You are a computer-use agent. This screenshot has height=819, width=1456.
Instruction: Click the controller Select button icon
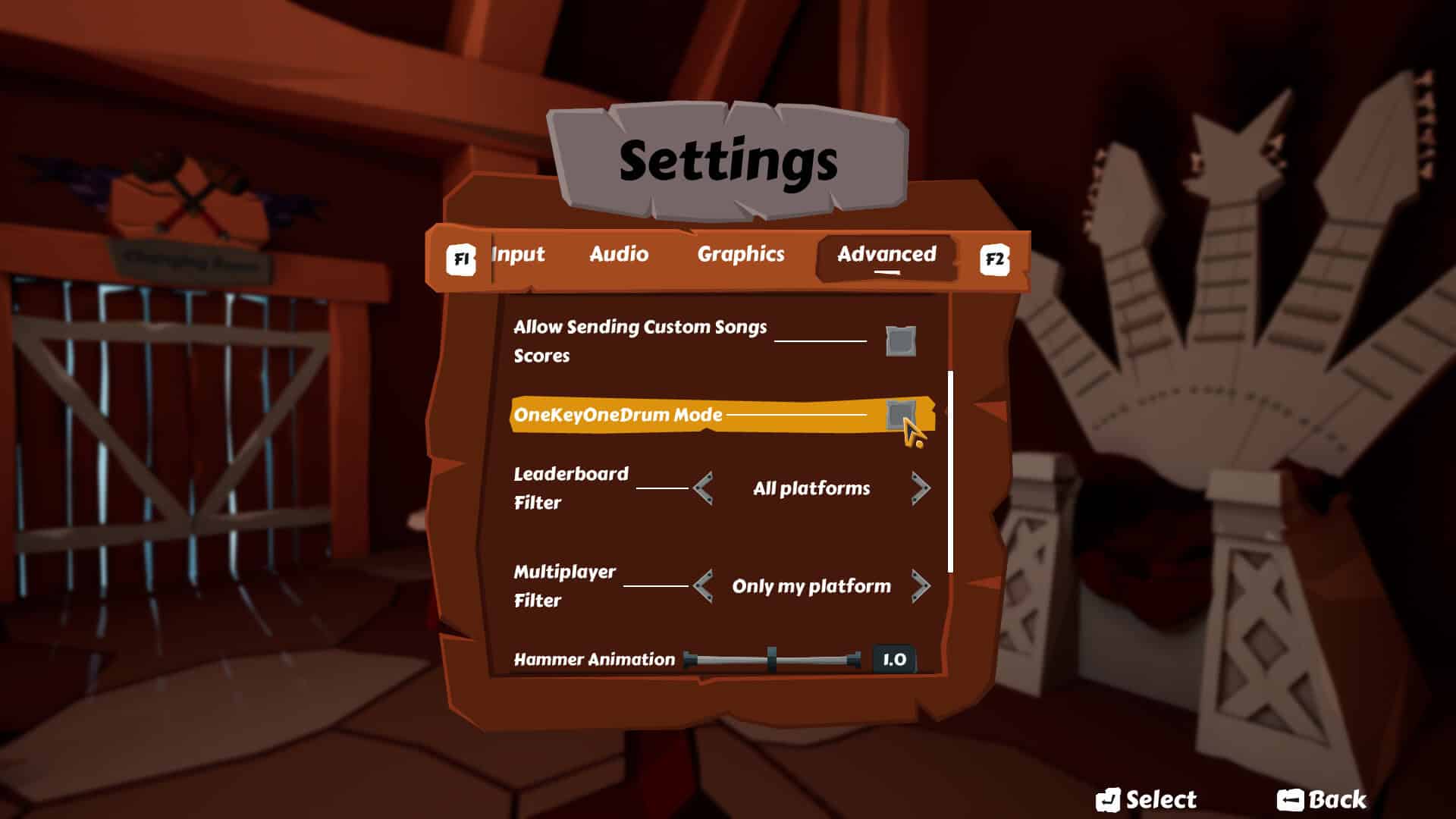tap(1110, 798)
